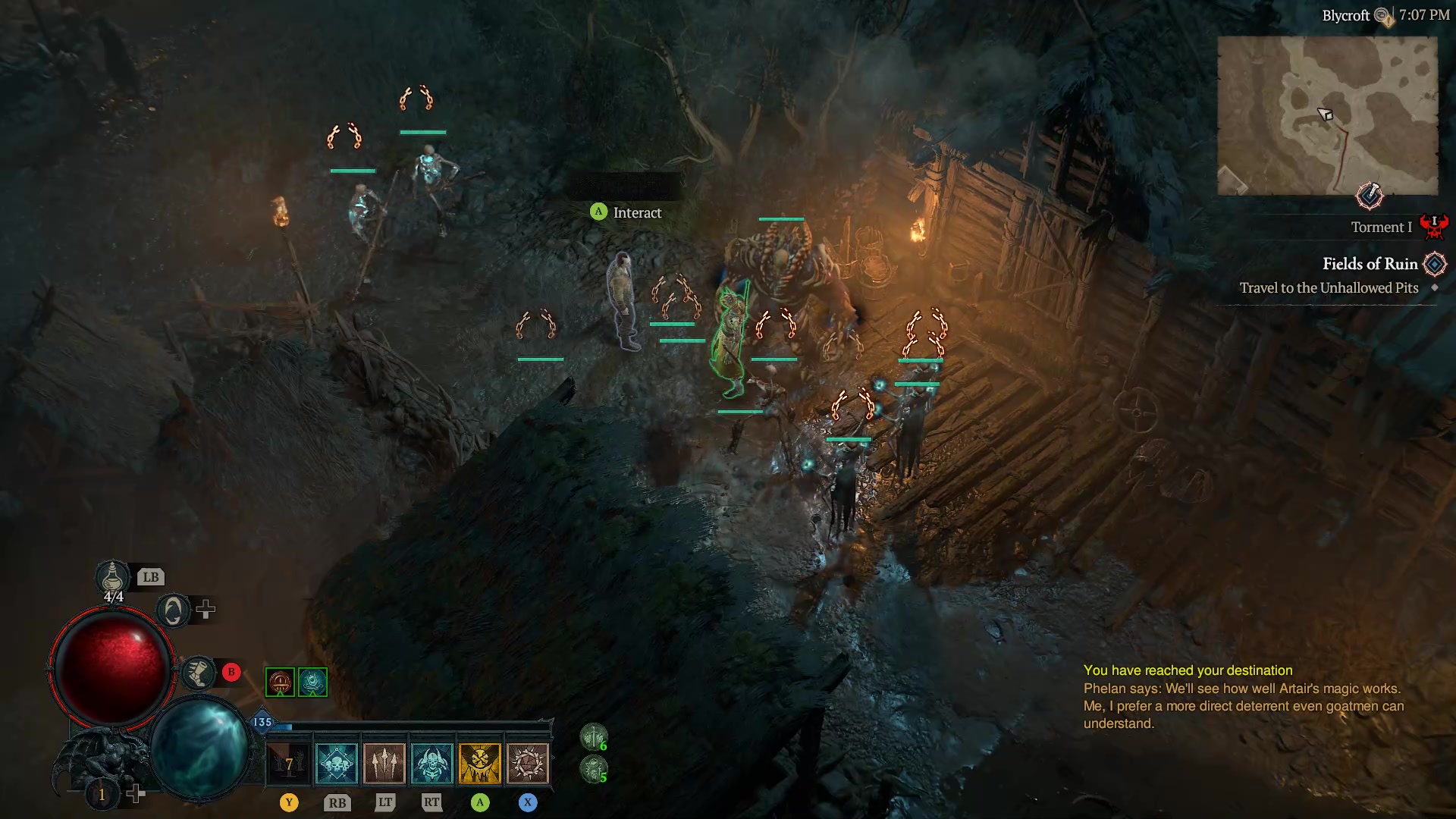The width and height of the screenshot is (1456, 819).
Task: Click the skeletal minion counter showing 6
Action: [x=595, y=737]
